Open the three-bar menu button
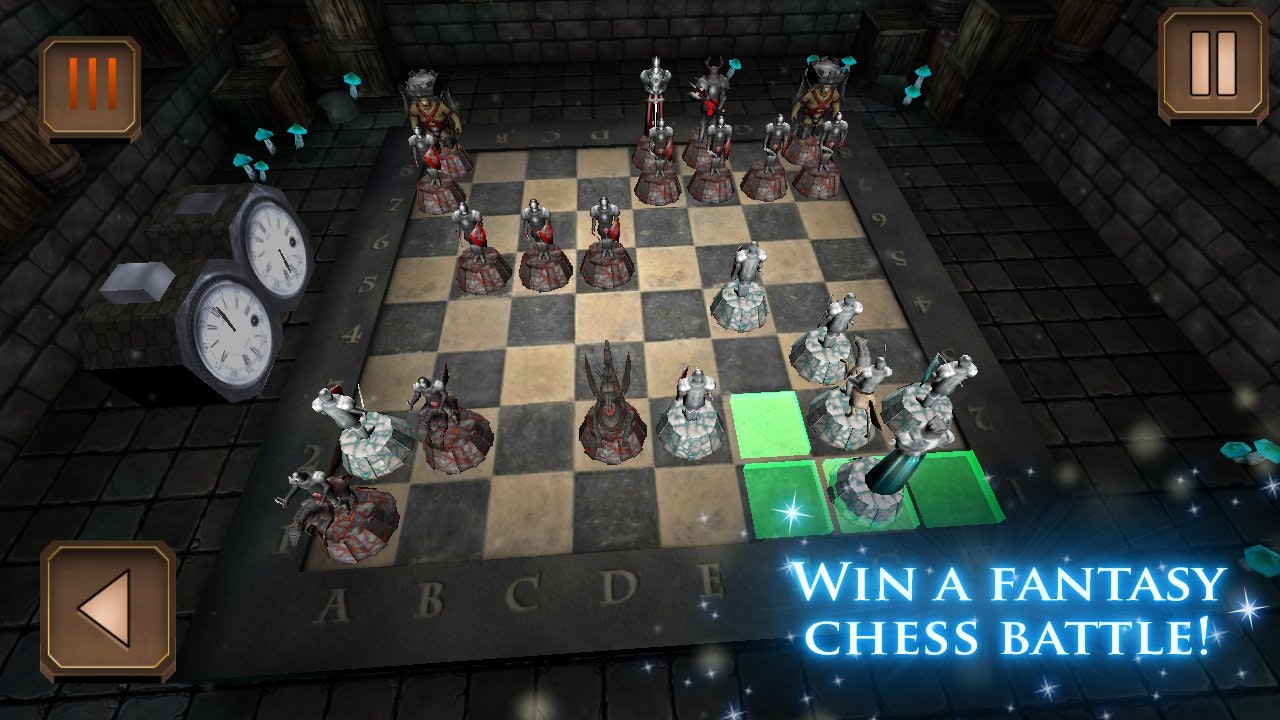 (90, 86)
